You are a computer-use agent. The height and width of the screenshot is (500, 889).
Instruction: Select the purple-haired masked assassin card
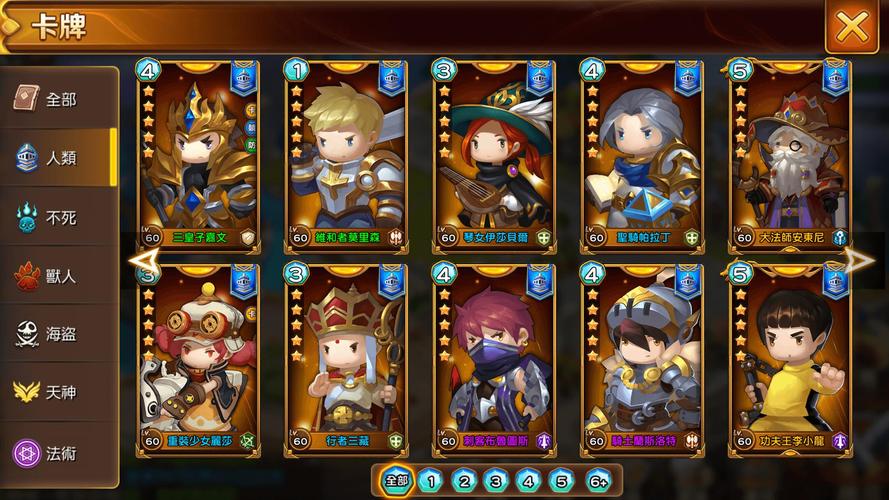coord(493,357)
